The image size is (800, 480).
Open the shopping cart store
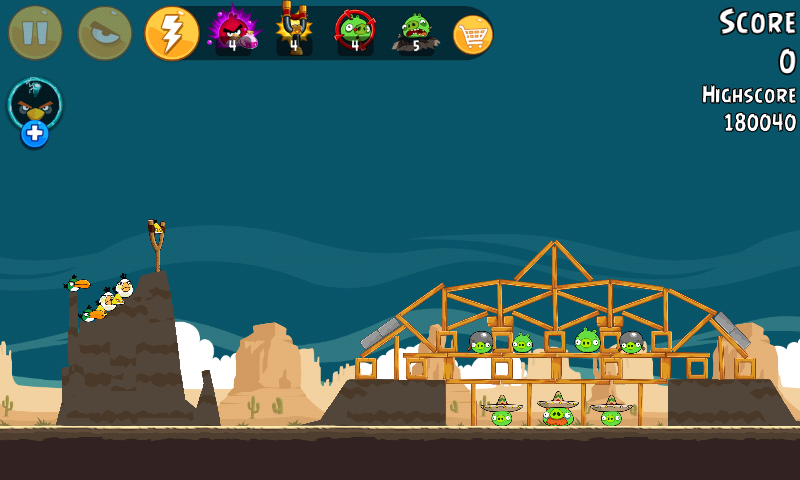tap(473, 34)
